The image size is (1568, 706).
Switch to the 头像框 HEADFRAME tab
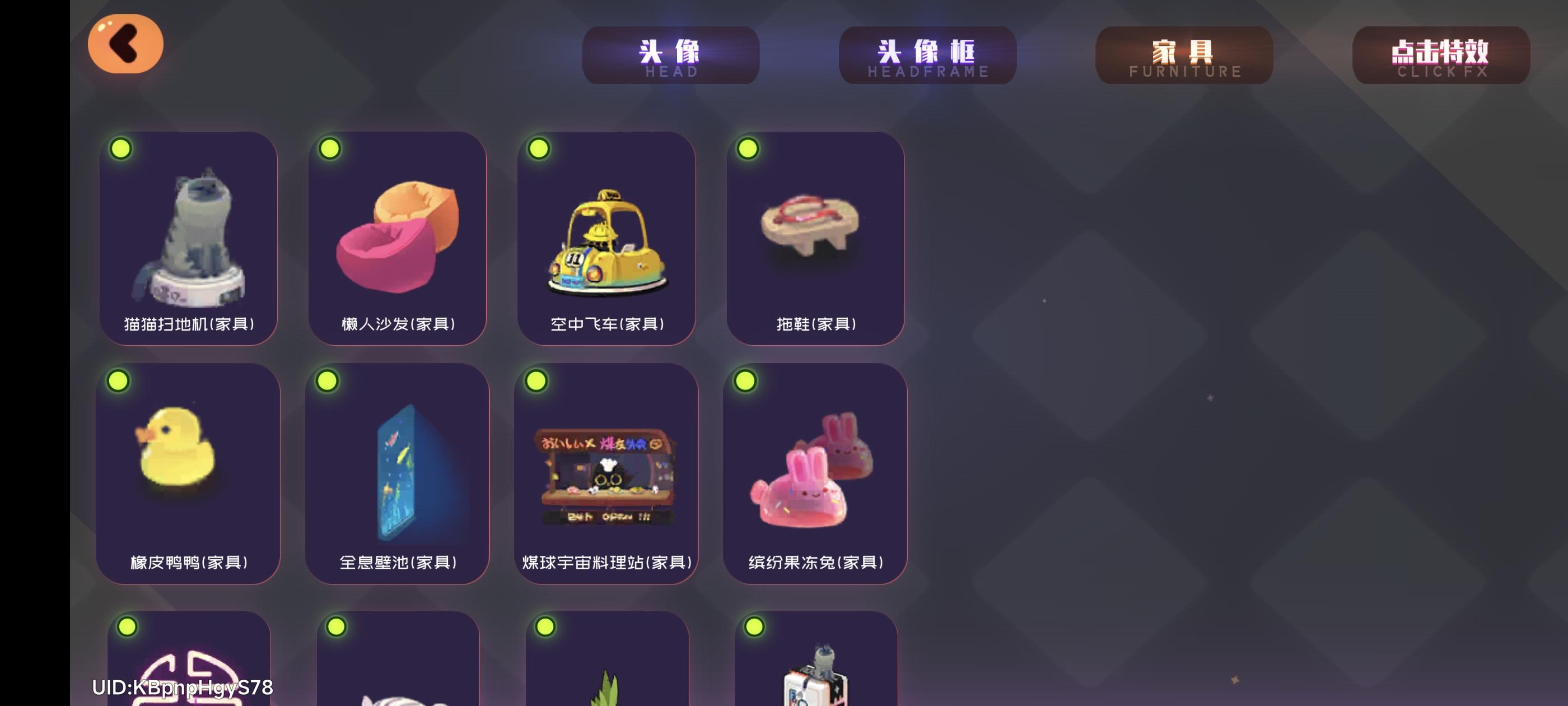(928, 57)
